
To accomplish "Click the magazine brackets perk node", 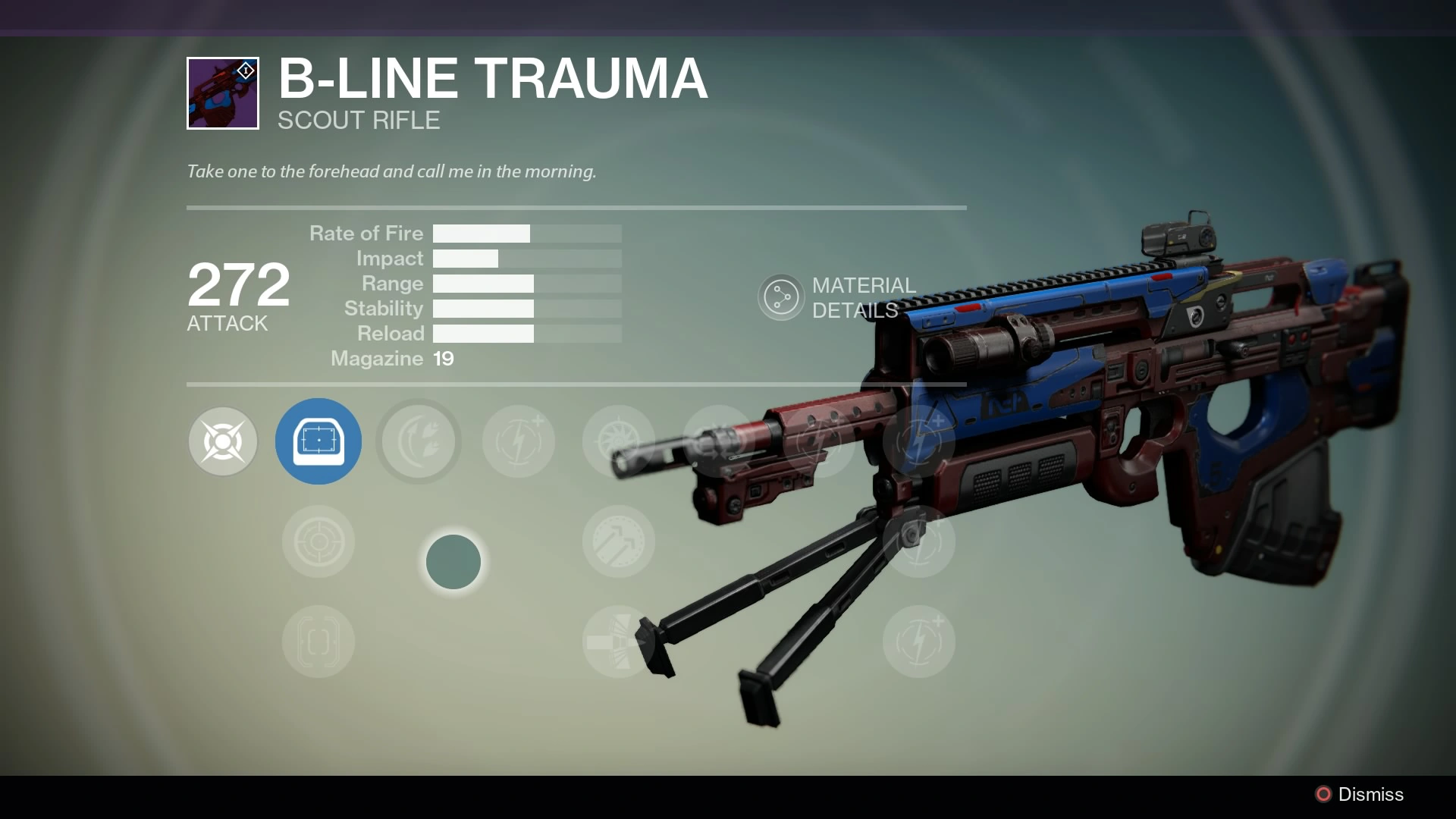I will coord(318,642).
